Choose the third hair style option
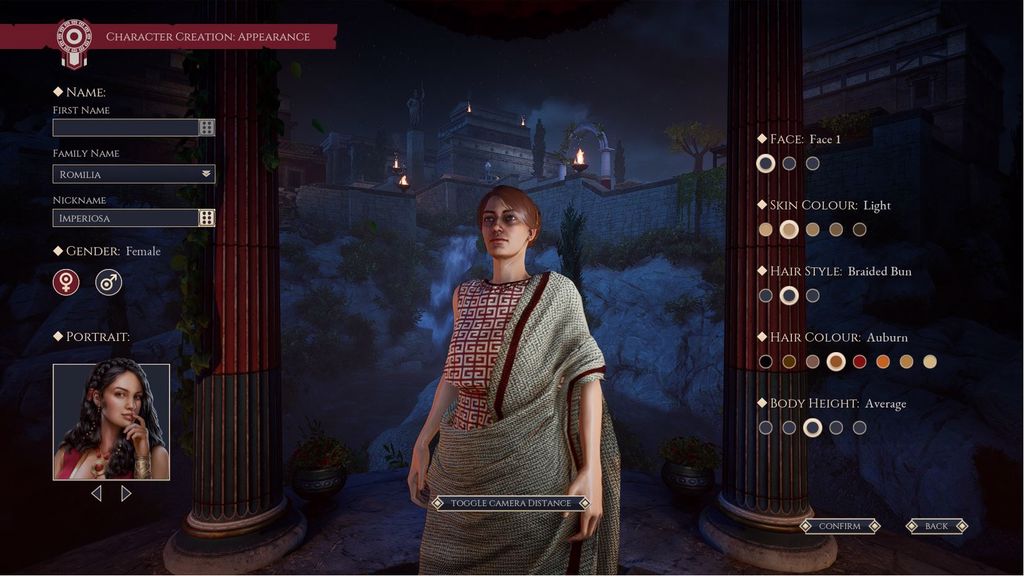 [x=813, y=296]
